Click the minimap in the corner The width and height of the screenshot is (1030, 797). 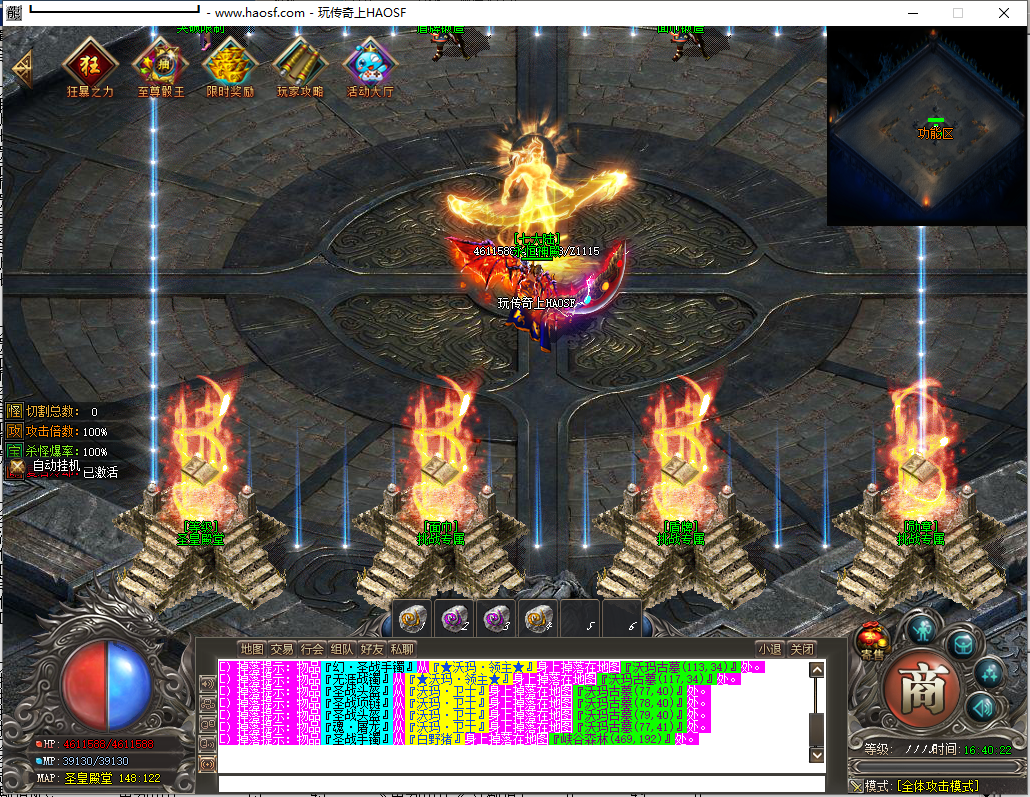pos(927,126)
